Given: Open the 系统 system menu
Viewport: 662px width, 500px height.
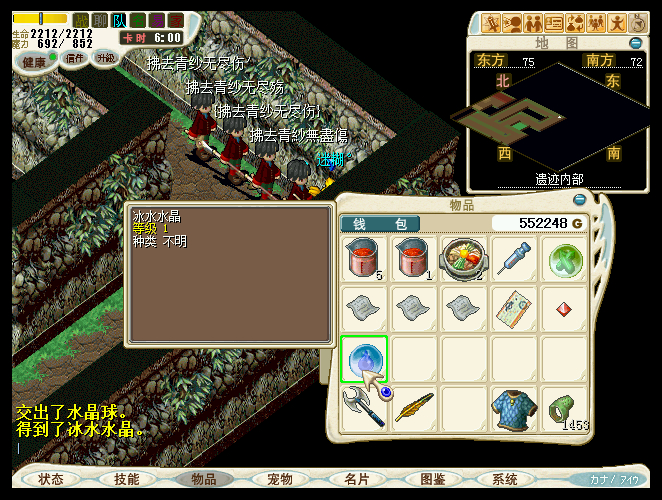Looking at the screenshot, I should point(505,479).
